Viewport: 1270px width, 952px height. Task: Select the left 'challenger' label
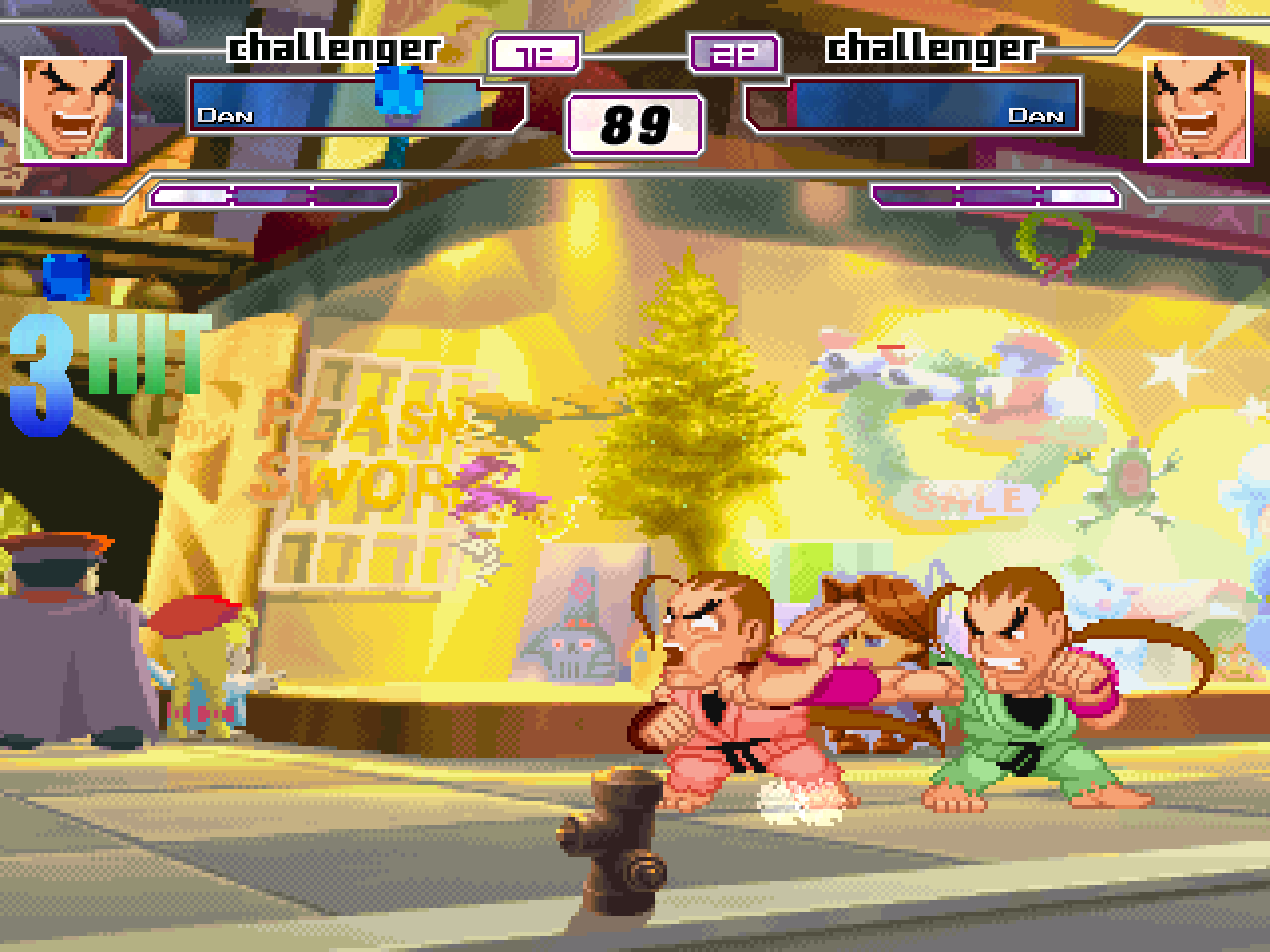(x=335, y=46)
